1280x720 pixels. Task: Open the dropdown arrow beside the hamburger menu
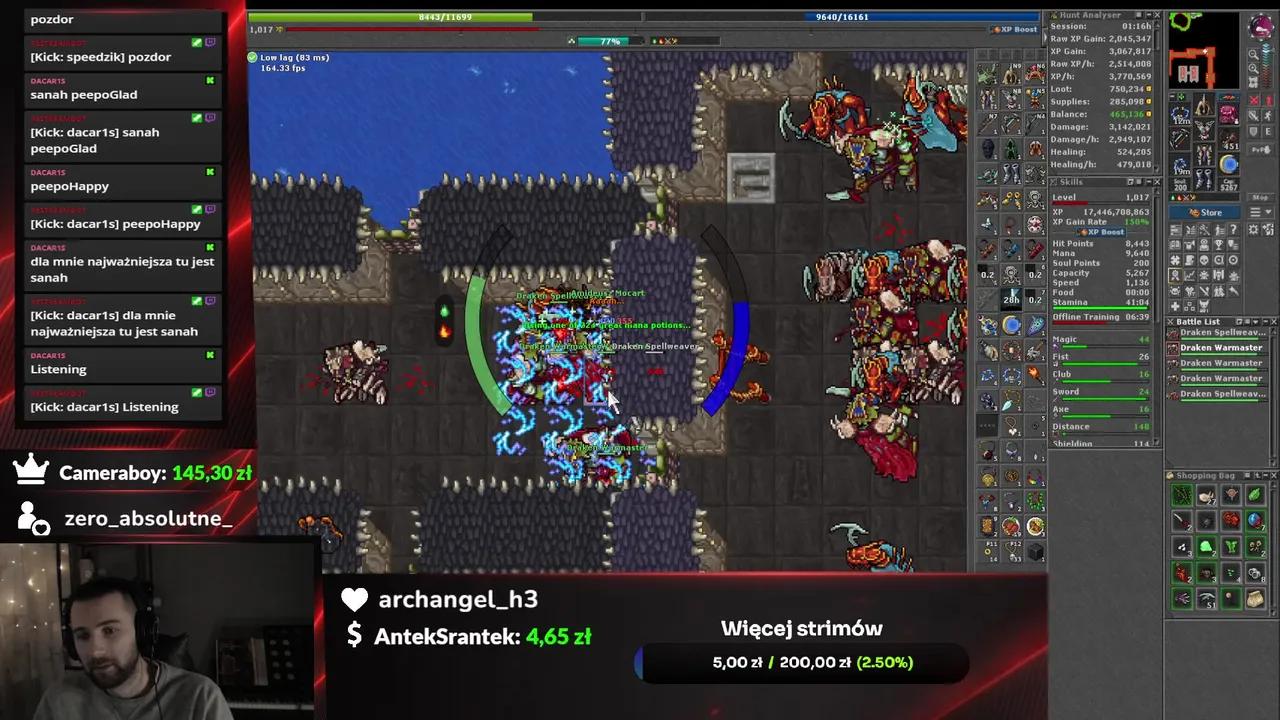[1268, 212]
